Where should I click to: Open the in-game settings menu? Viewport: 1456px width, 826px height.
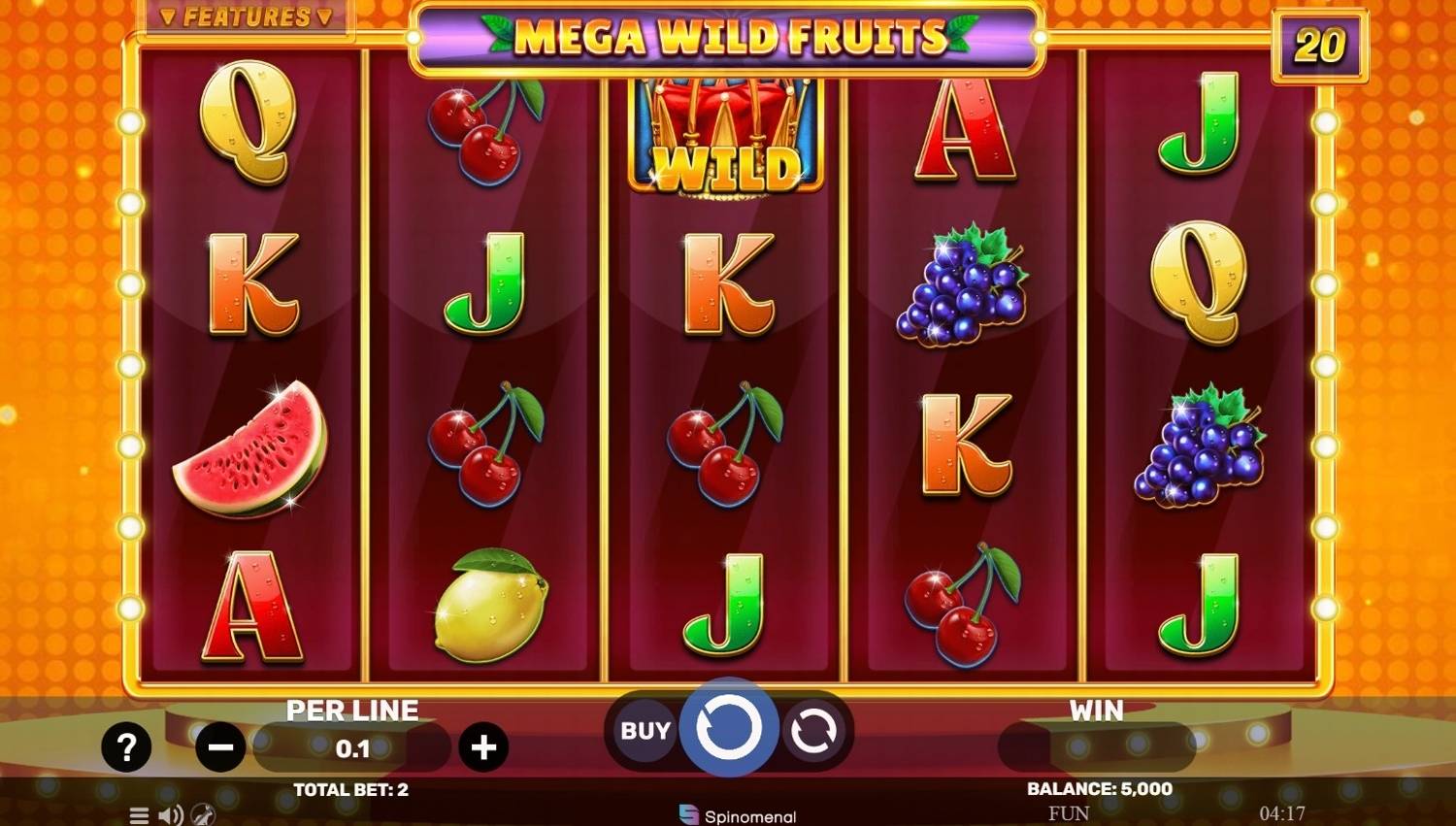tap(137, 815)
